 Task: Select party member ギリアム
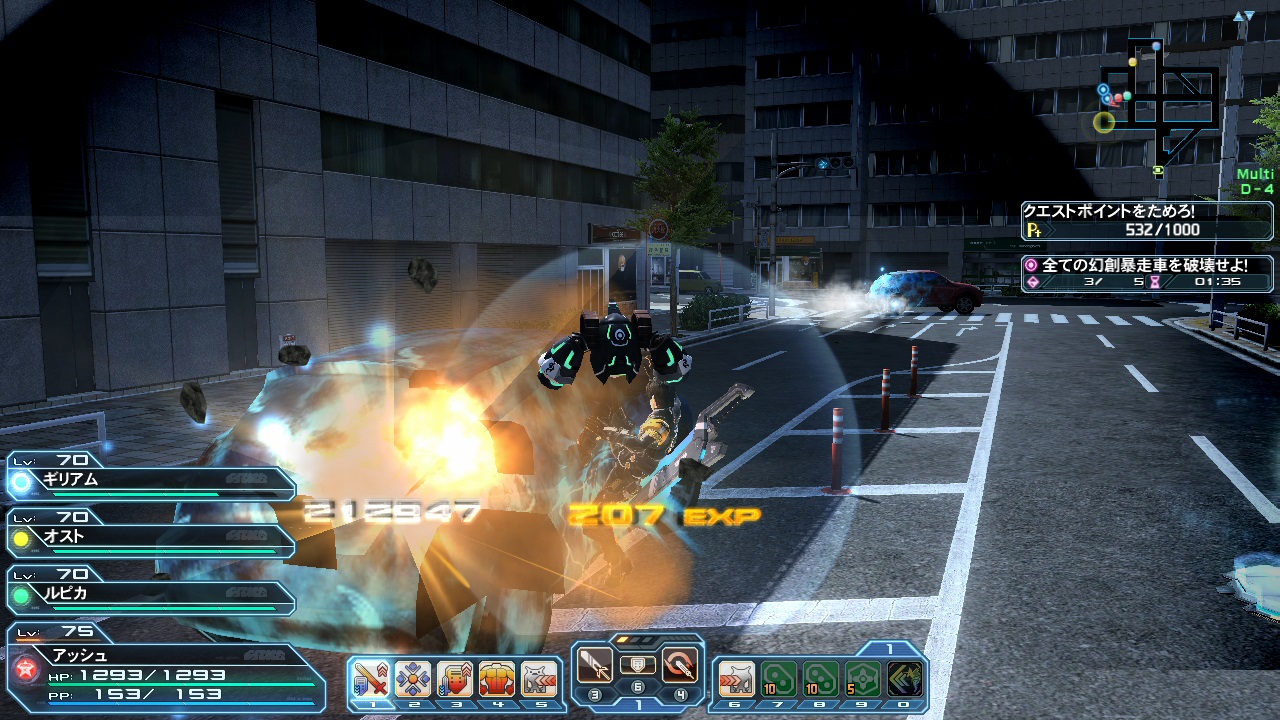tap(150, 482)
